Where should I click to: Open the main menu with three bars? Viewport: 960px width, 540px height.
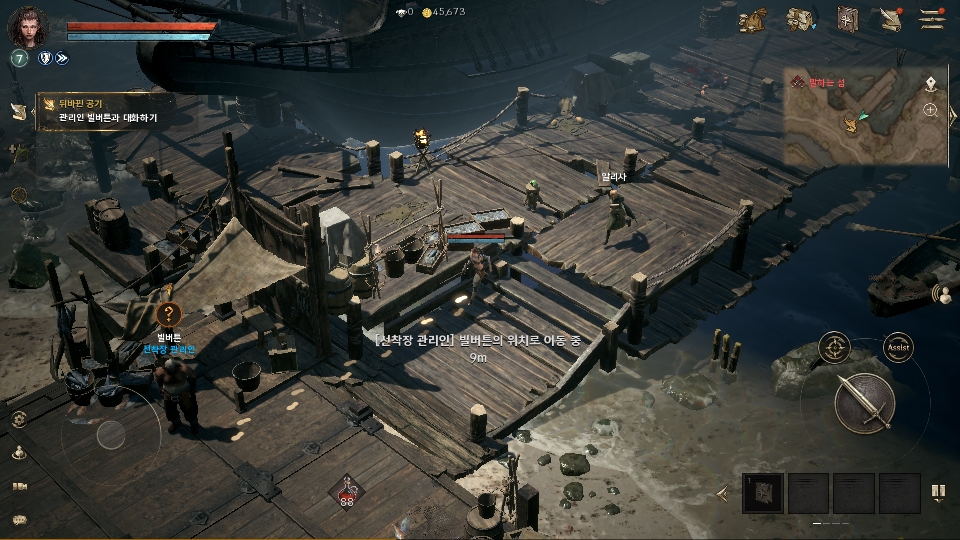click(x=932, y=18)
